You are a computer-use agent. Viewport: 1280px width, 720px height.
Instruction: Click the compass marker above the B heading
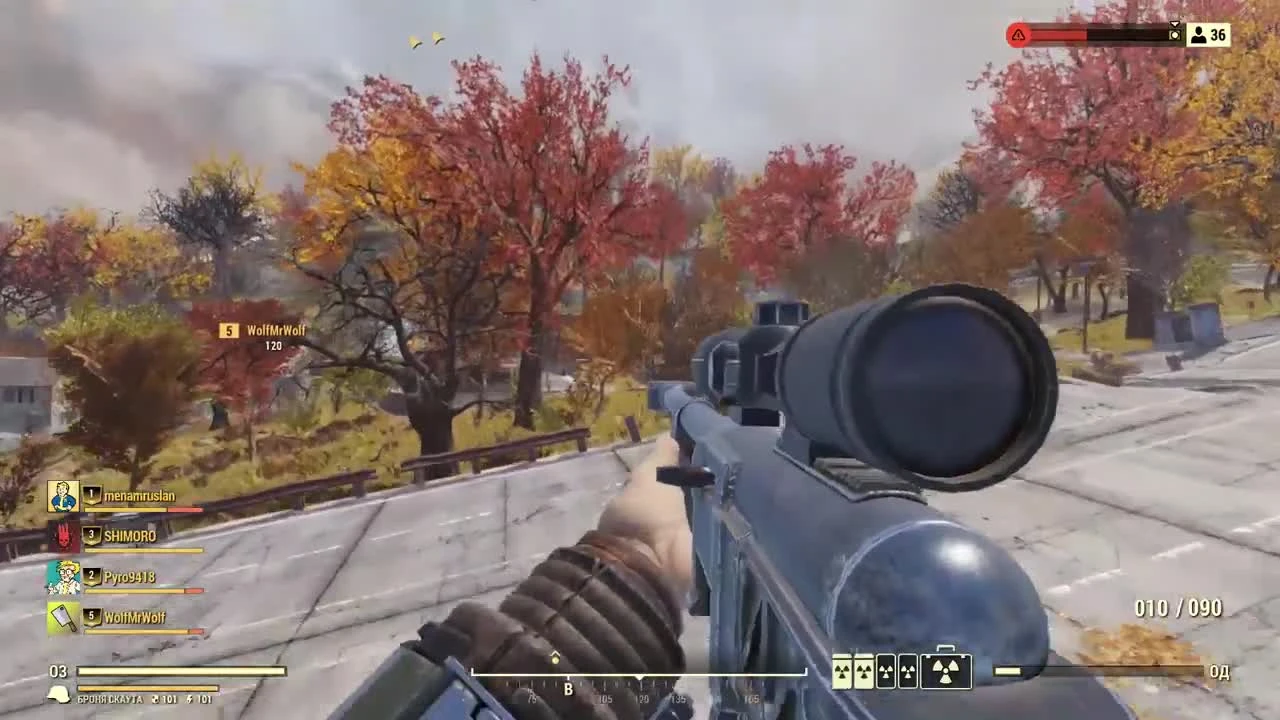point(555,658)
